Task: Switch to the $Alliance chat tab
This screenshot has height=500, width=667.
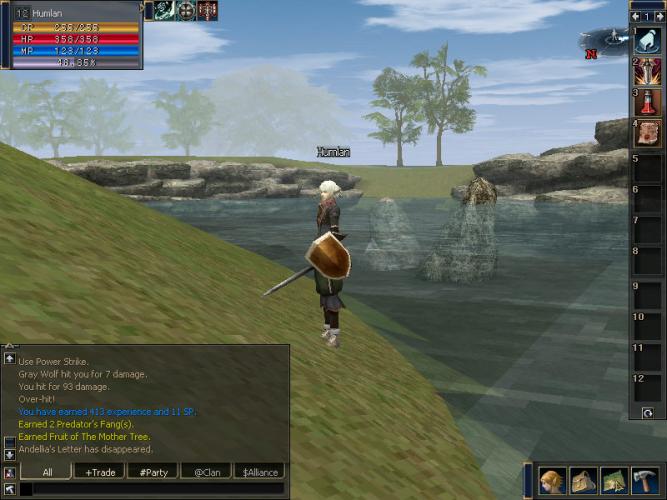Action: tap(259, 472)
